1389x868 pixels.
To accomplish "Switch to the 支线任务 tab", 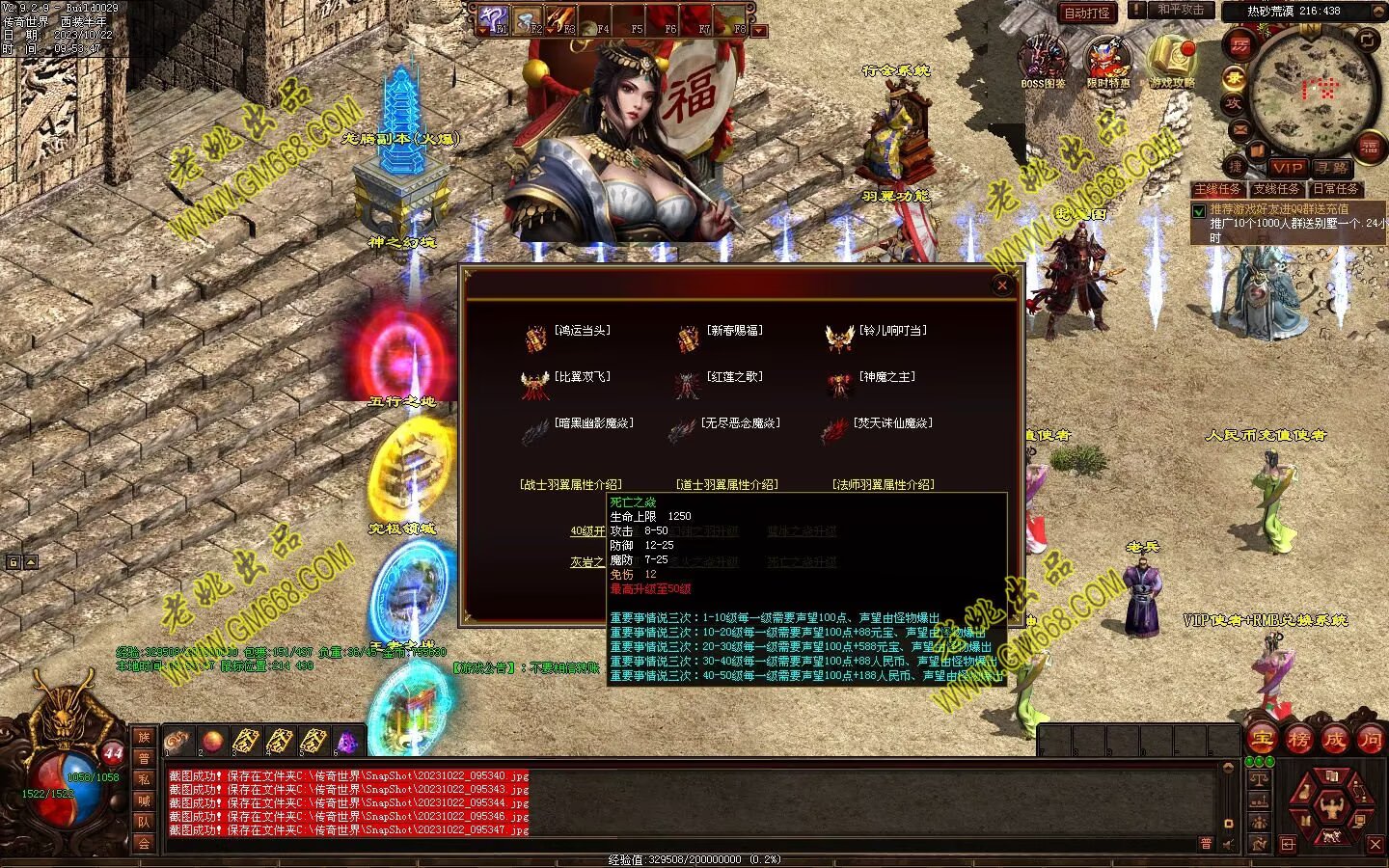I will 1276,189.
